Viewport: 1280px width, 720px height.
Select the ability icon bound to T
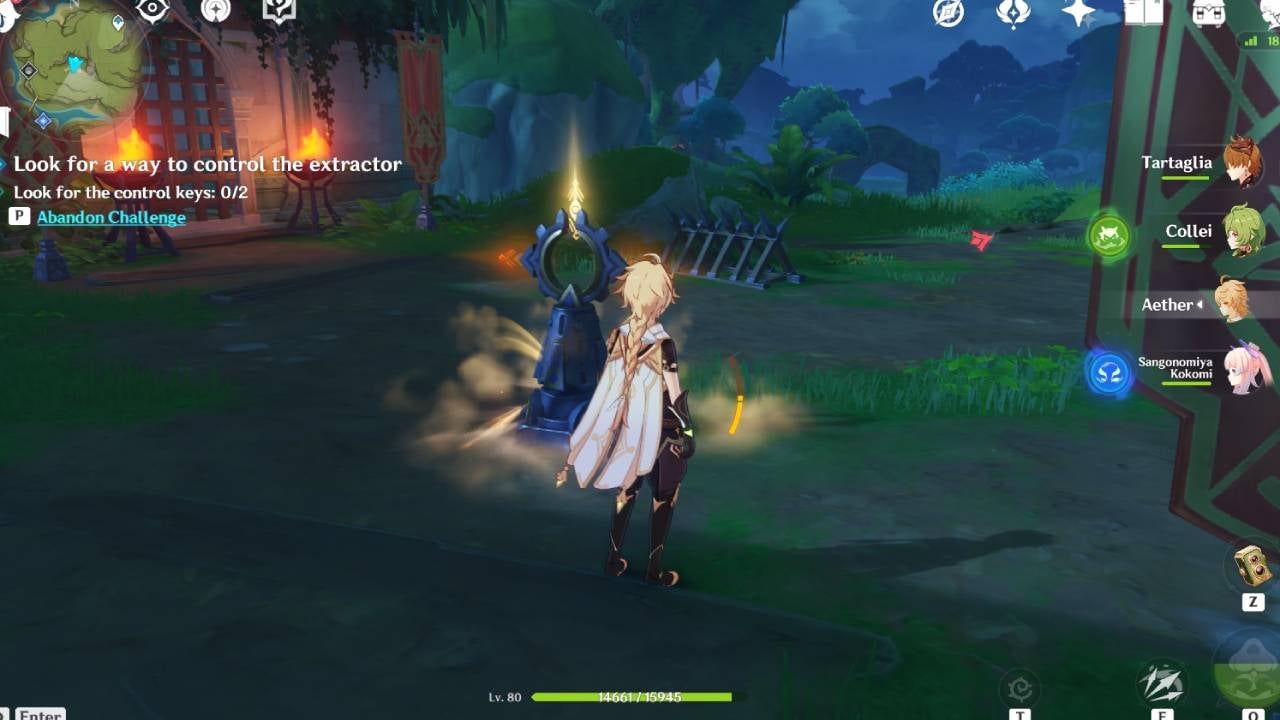1020,688
